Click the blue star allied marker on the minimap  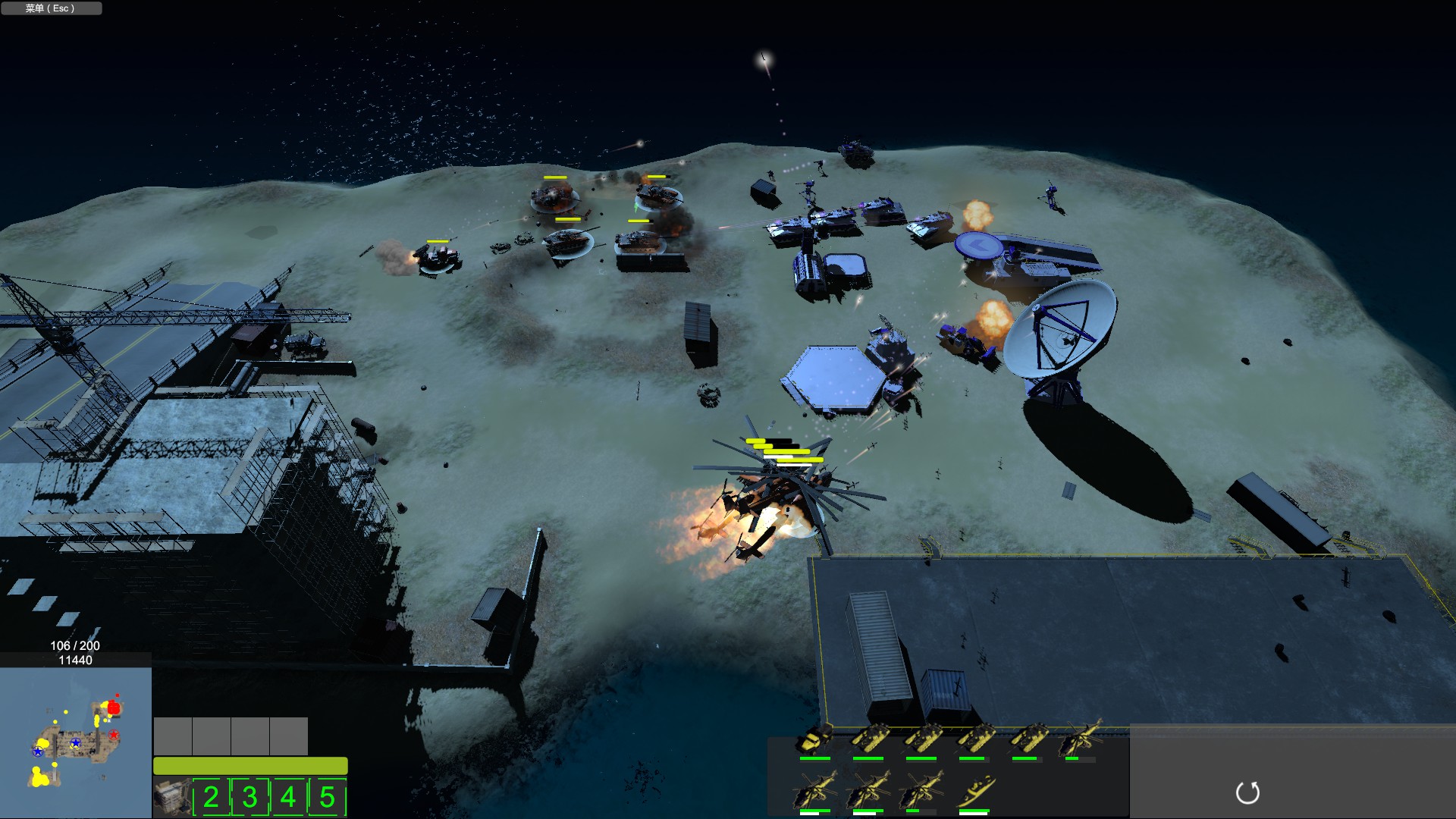pyautogui.click(x=75, y=742)
